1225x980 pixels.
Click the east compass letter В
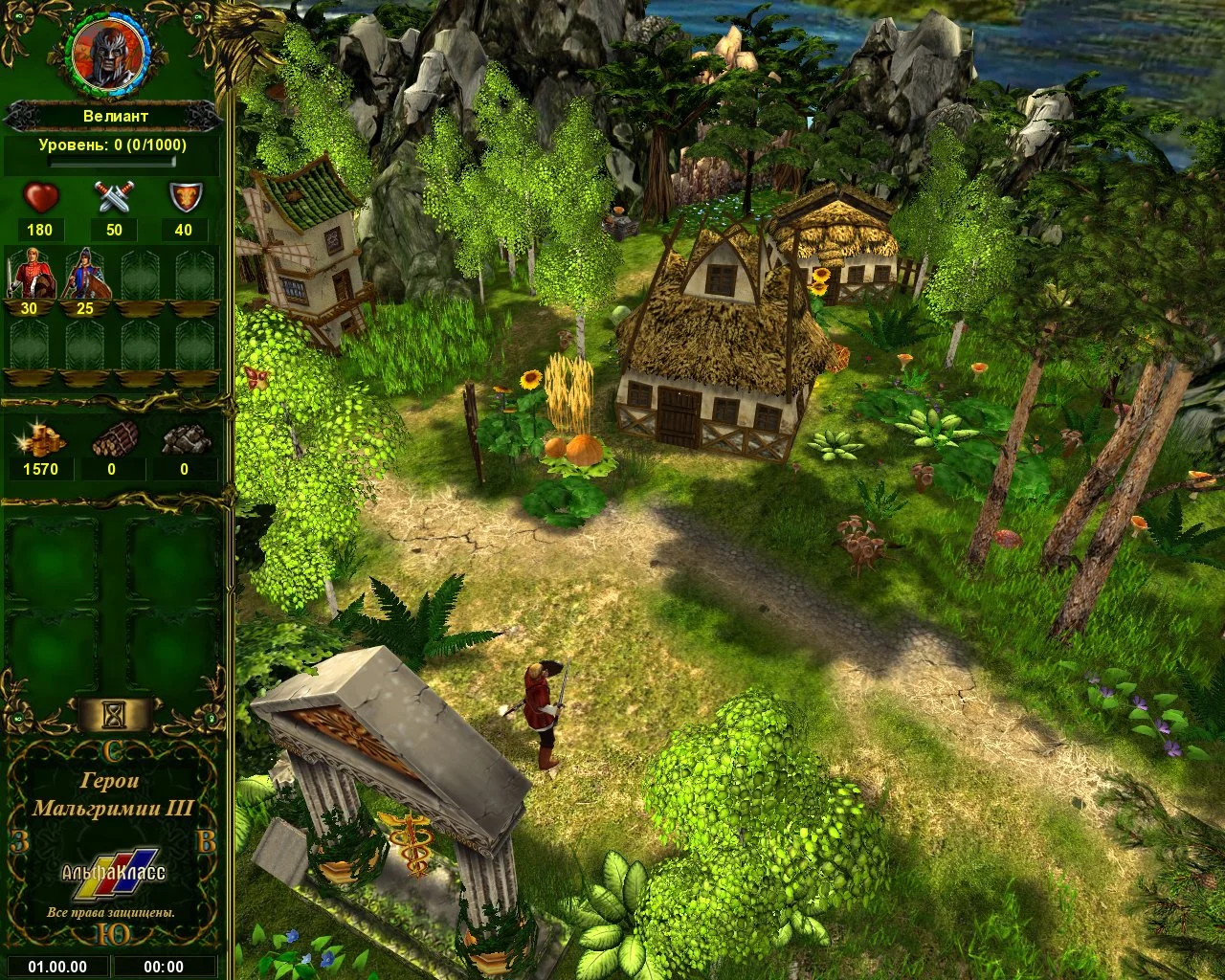click(x=205, y=843)
